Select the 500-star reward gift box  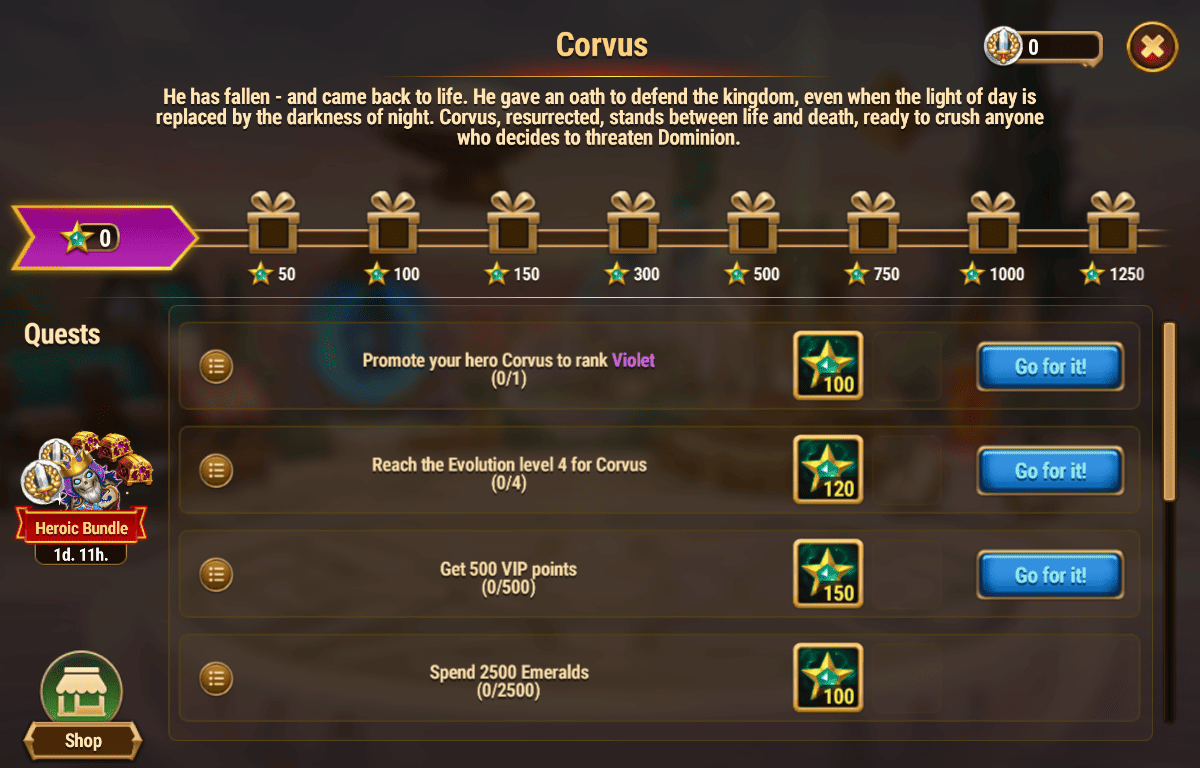point(753,225)
